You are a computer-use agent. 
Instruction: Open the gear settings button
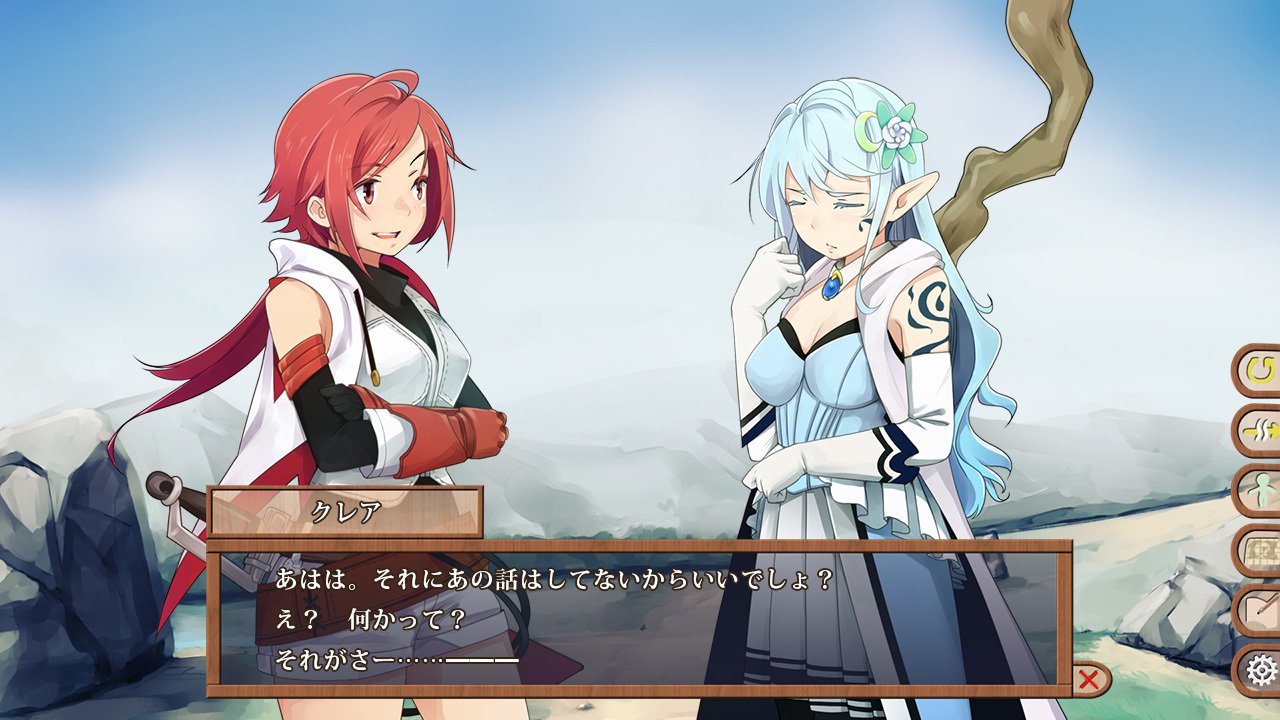point(1260,668)
